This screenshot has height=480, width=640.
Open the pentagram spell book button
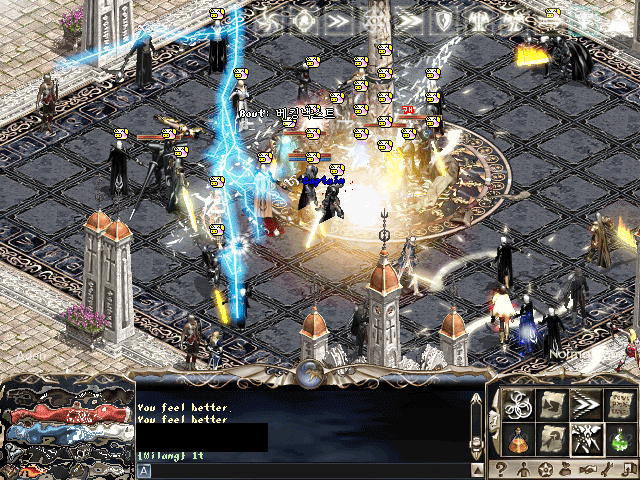coord(544,469)
